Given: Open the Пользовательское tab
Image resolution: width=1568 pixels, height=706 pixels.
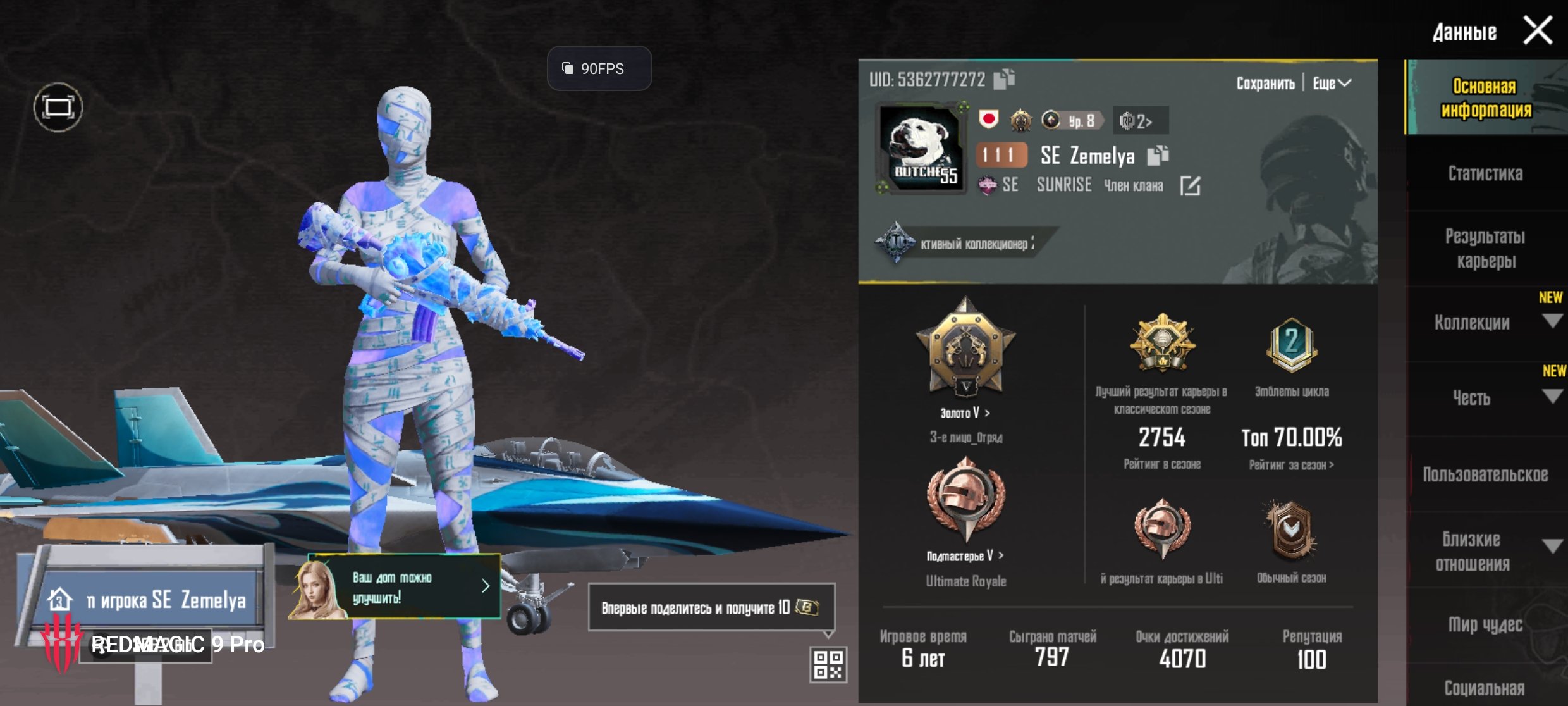Looking at the screenshot, I should click(1485, 474).
